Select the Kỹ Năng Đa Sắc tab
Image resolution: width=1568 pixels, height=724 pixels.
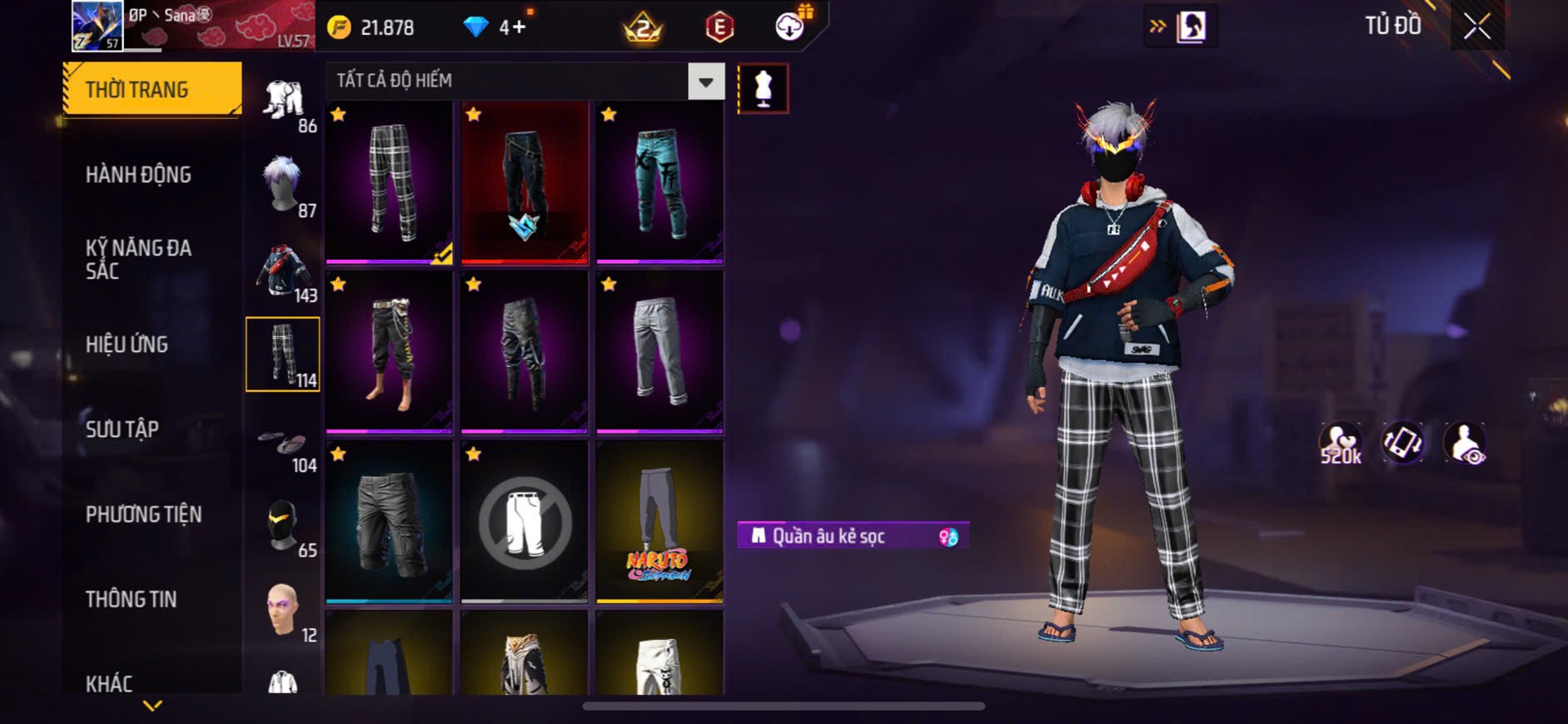pyautogui.click(x=138, y=259)
